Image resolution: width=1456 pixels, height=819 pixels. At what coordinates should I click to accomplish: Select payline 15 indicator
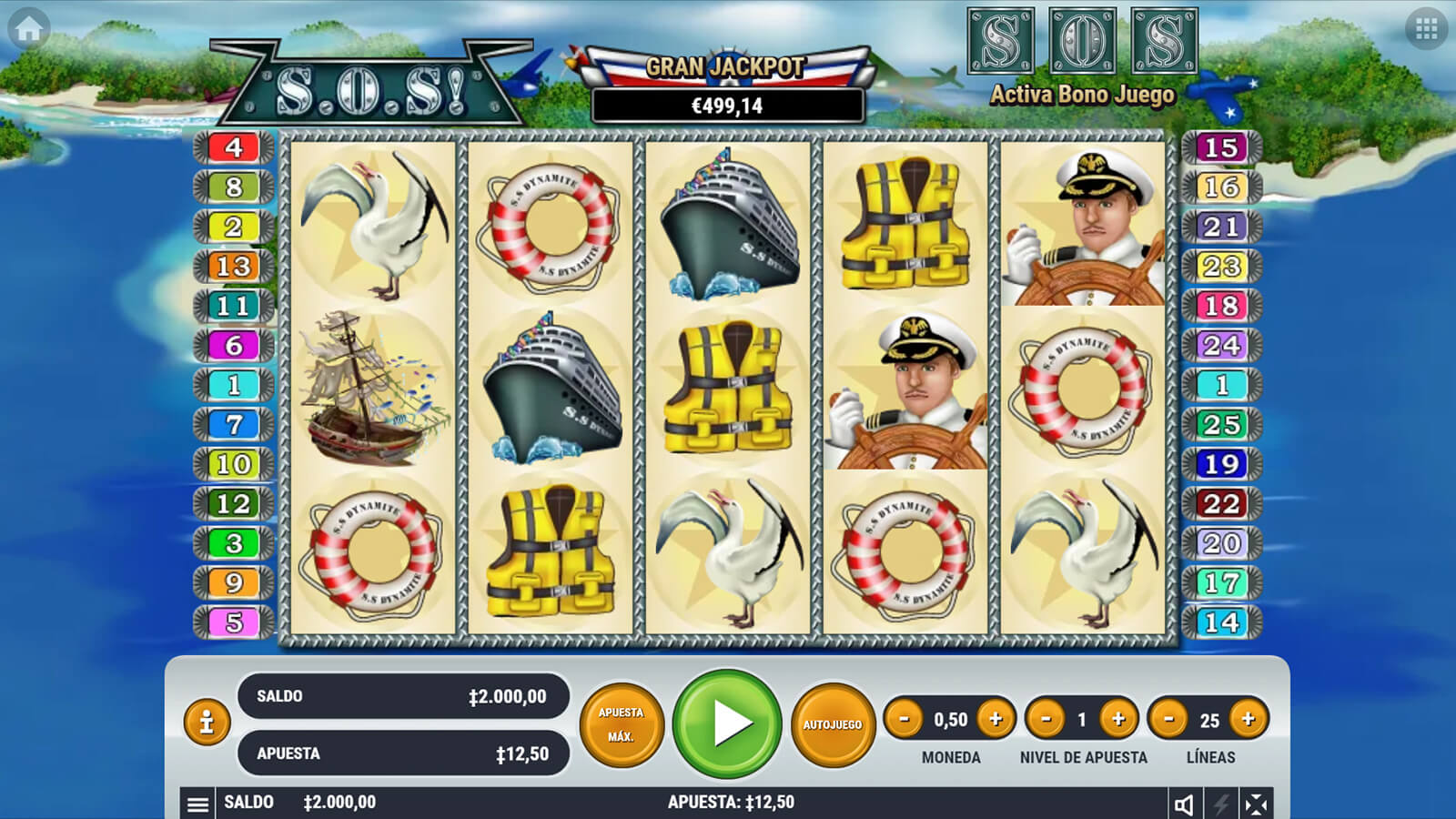(x=1221, y=147)
